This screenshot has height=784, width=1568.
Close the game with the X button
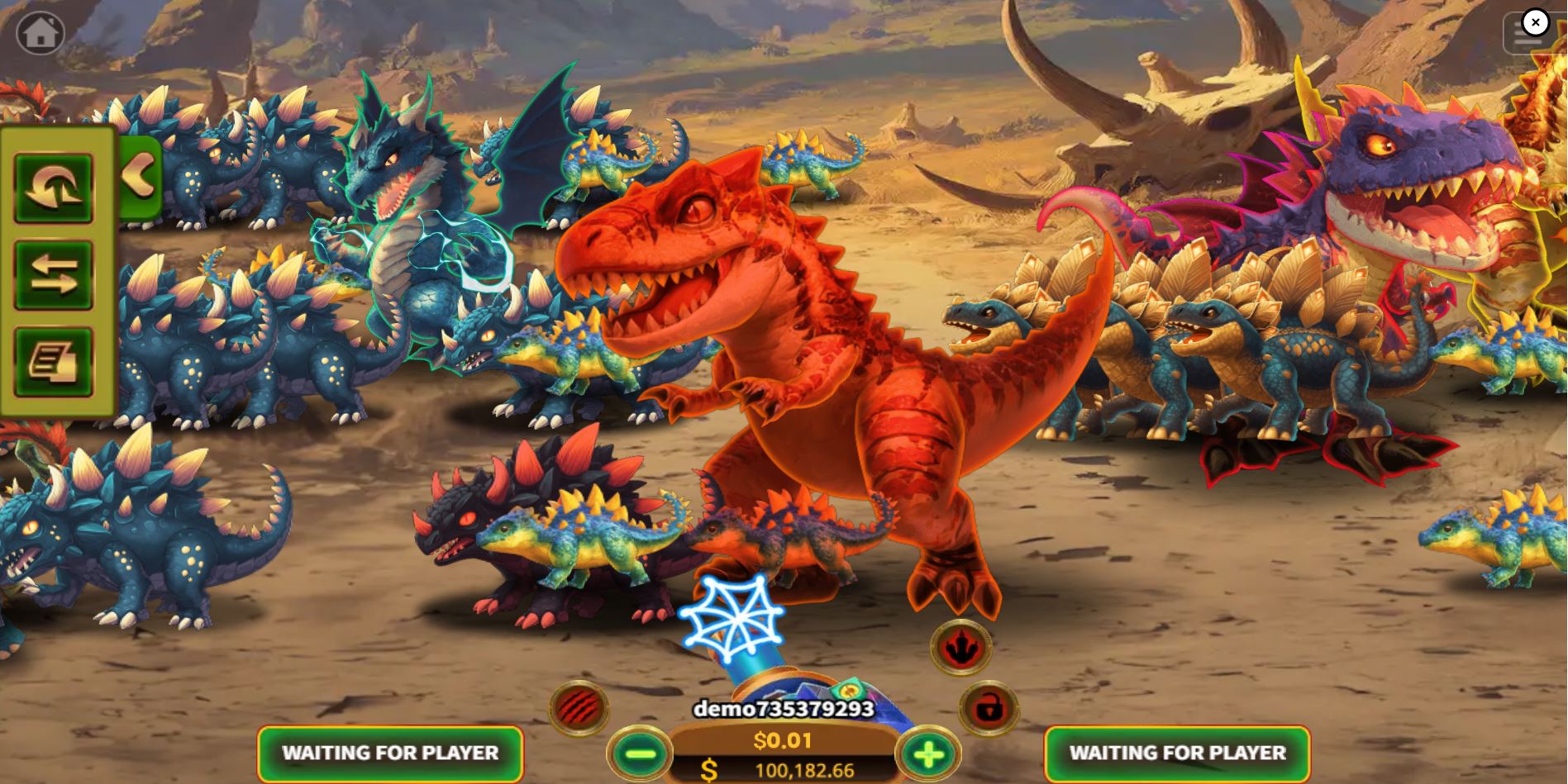click(x=1535, y=23)
